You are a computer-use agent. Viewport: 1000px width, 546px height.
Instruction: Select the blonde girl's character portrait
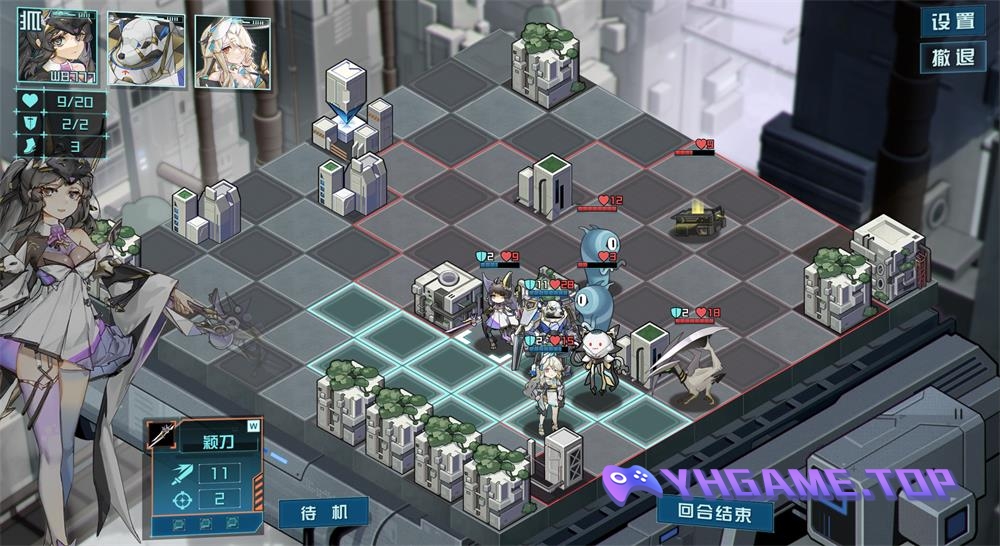coord(232,51)
